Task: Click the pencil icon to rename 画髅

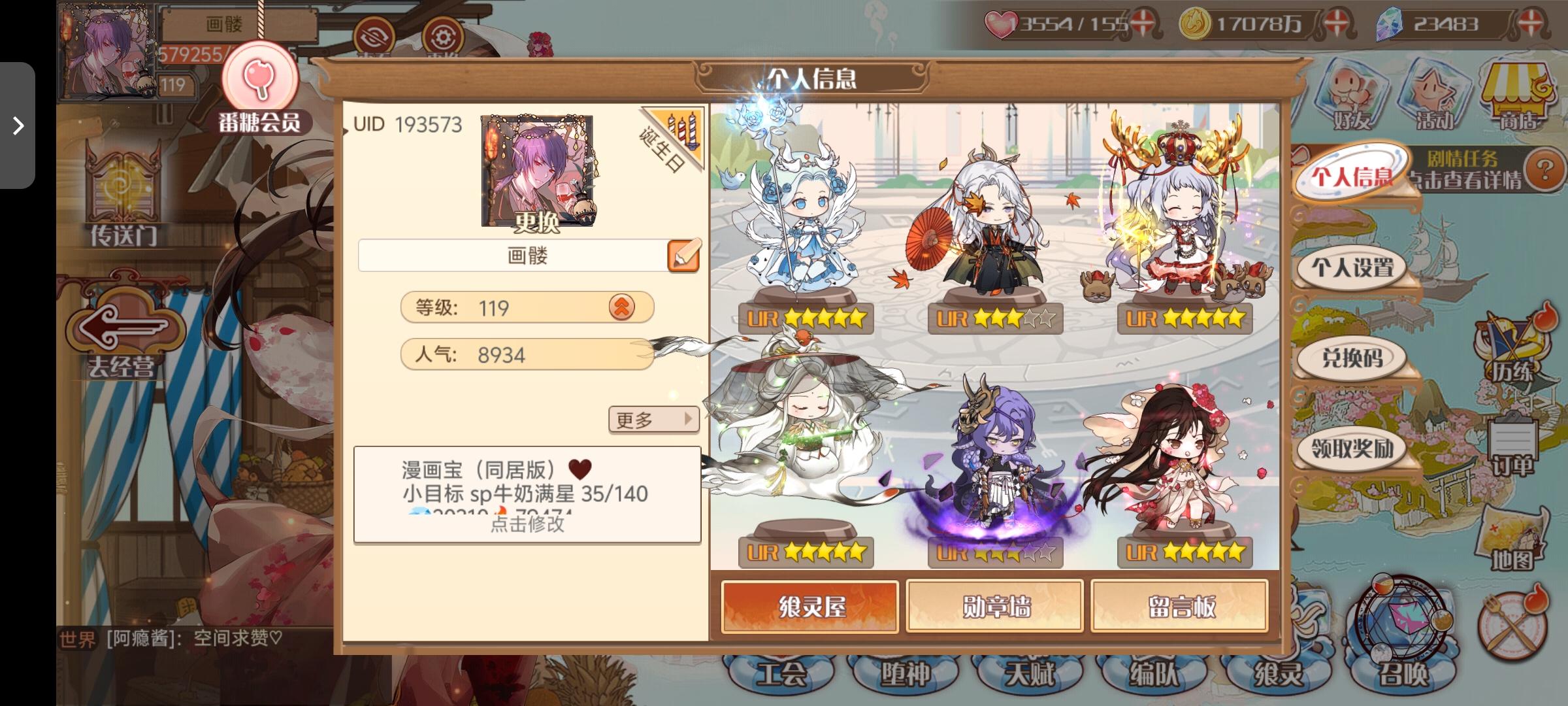Action: [682, 255]
